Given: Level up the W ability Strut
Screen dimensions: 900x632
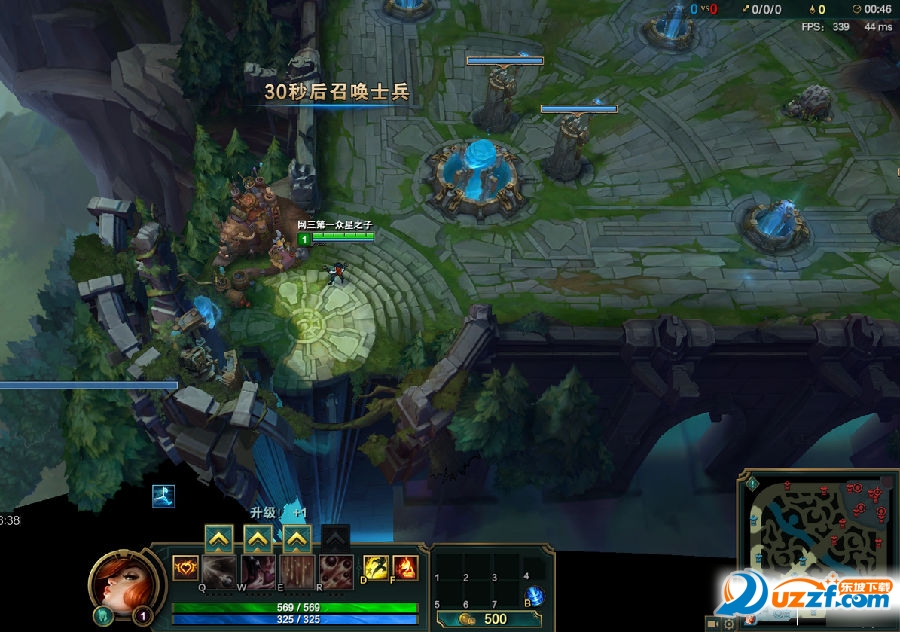Looking at the screenshot, I should click(258, 540).
